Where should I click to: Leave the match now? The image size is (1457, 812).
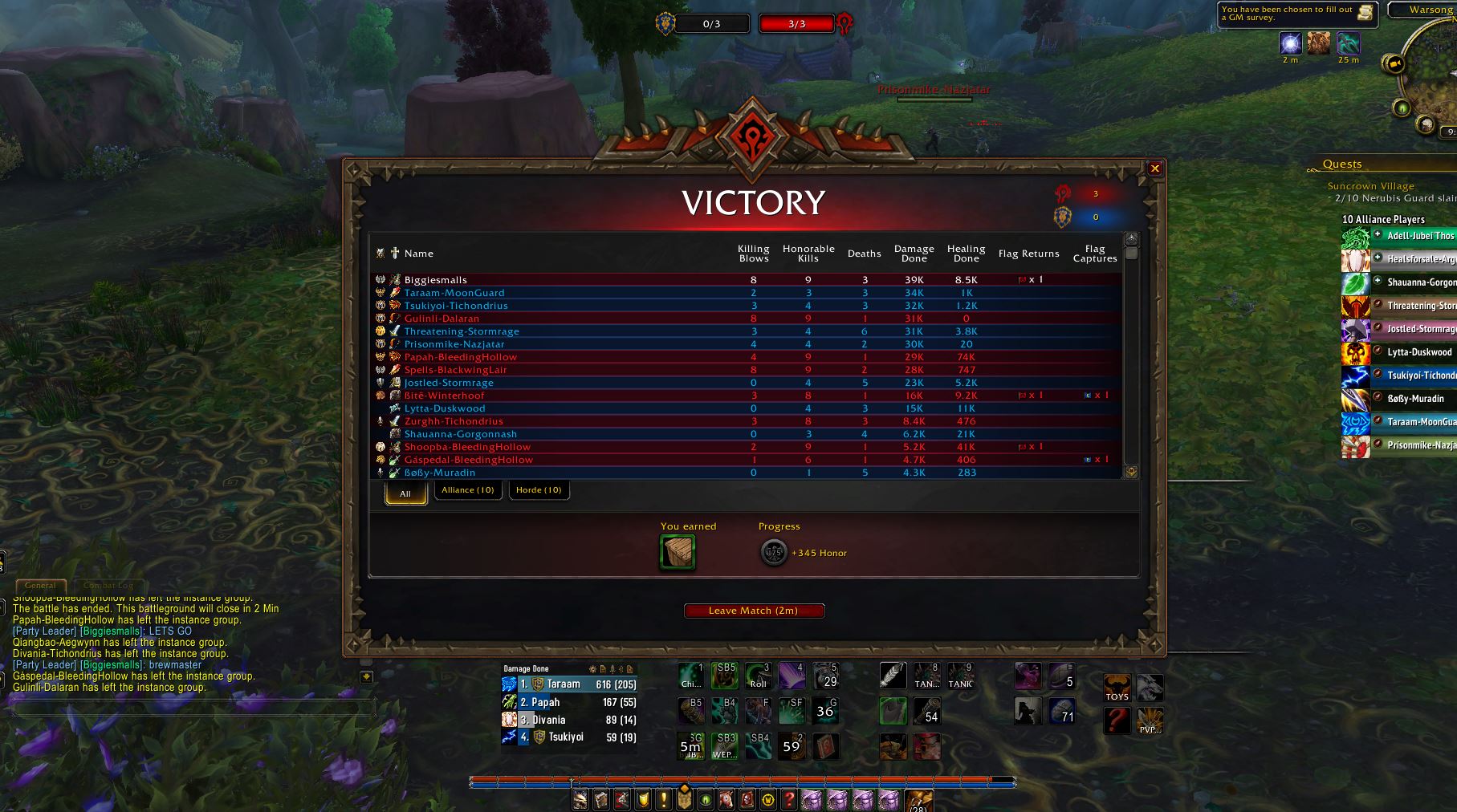pos(754,611)
